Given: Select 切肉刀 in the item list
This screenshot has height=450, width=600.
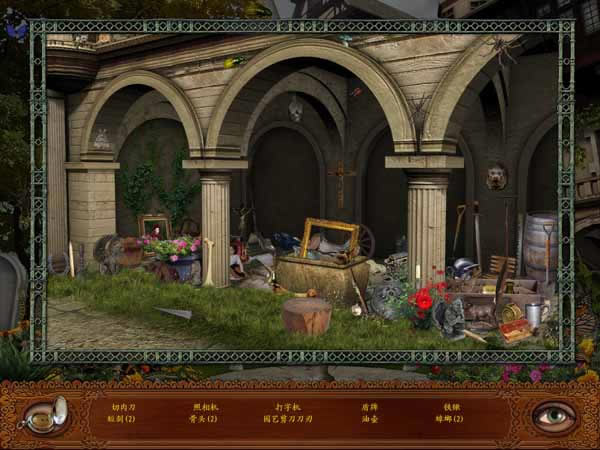Looking at the screenshot, I should click(x=122, y=407).
